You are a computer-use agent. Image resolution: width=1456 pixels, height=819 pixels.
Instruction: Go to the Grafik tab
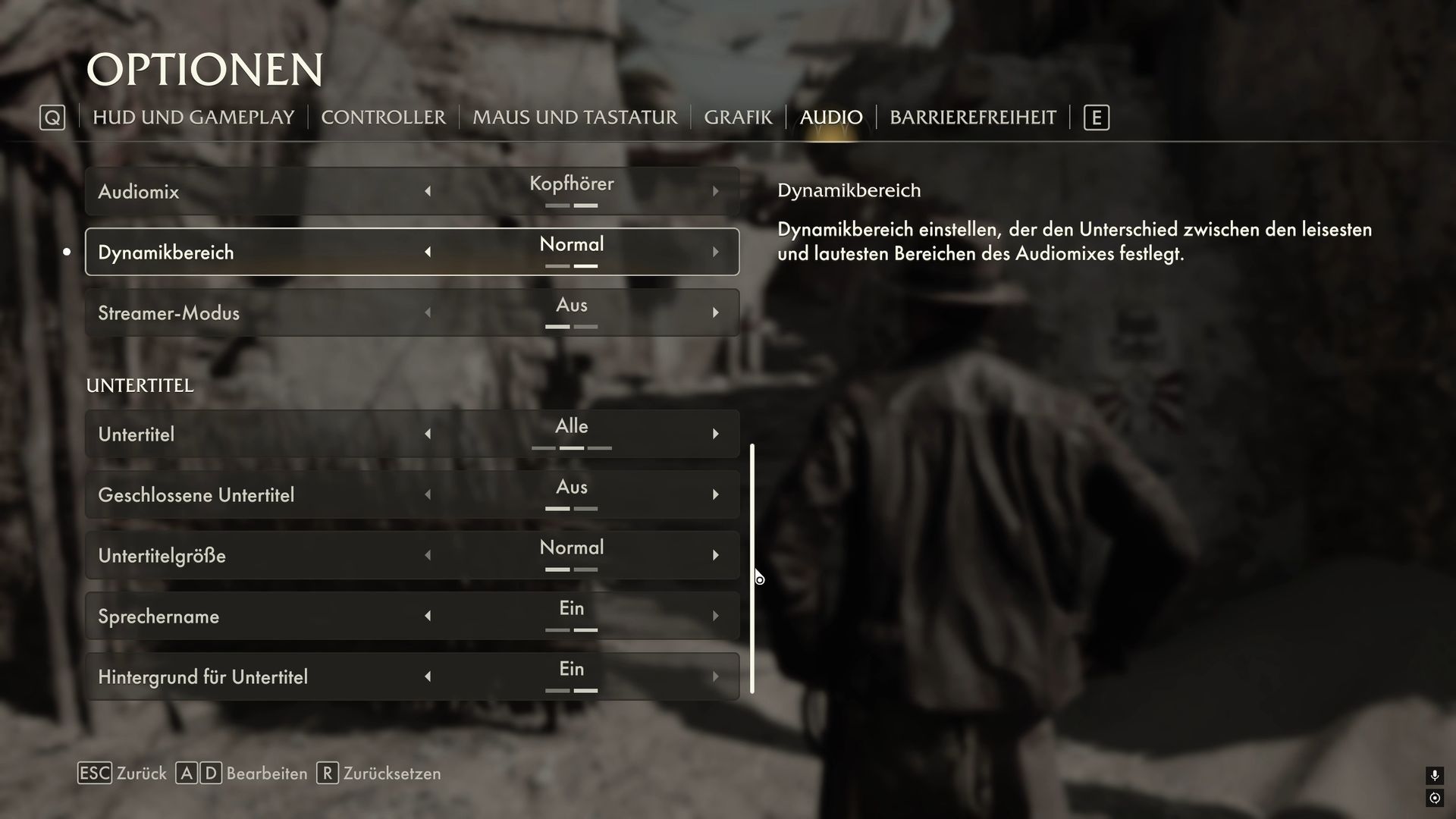[x=738, y=118]
